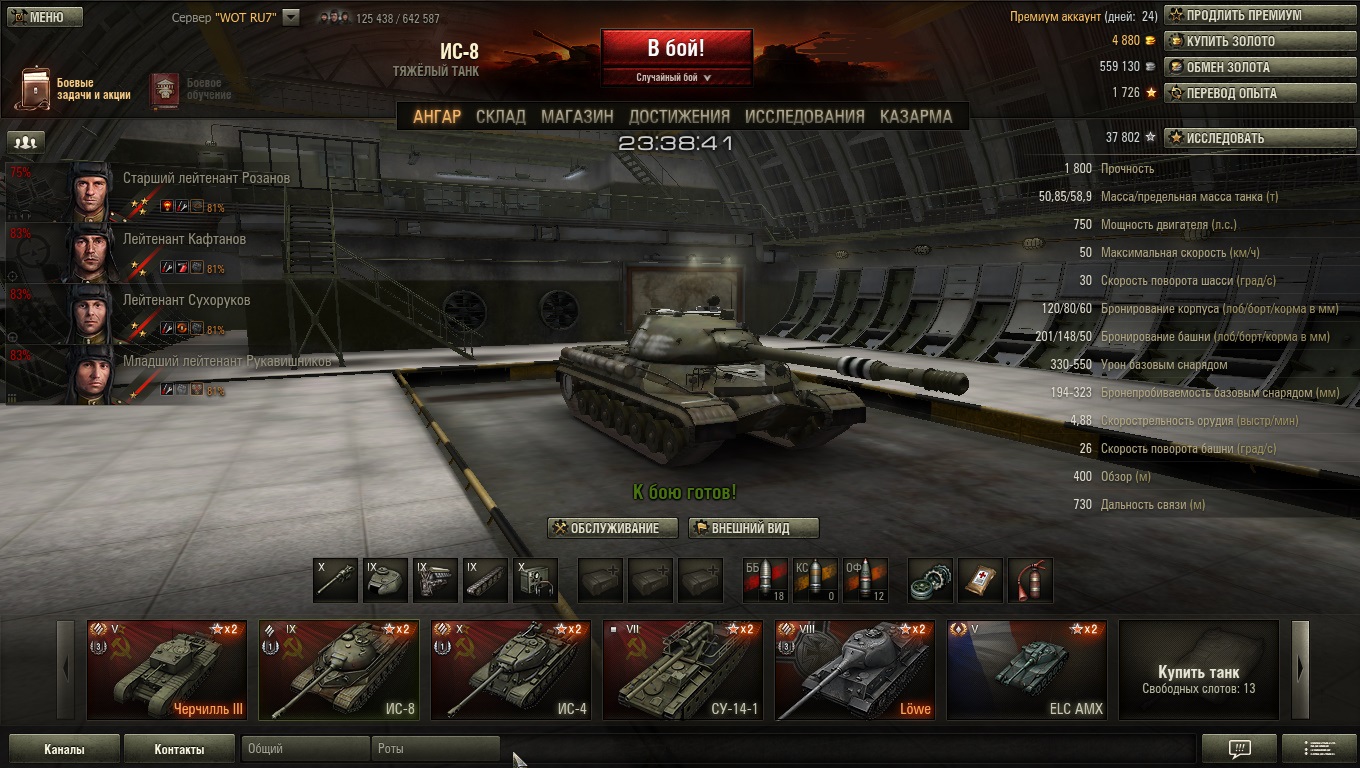Open the КАЗАРМА tab
Viewport: 1360px width, 768px height.
915,116
